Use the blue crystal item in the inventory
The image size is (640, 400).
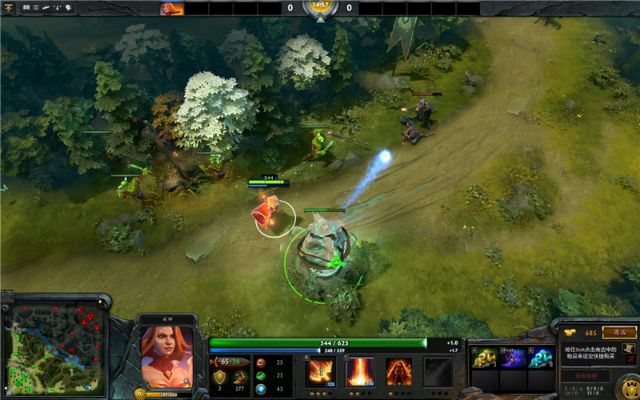541,357
